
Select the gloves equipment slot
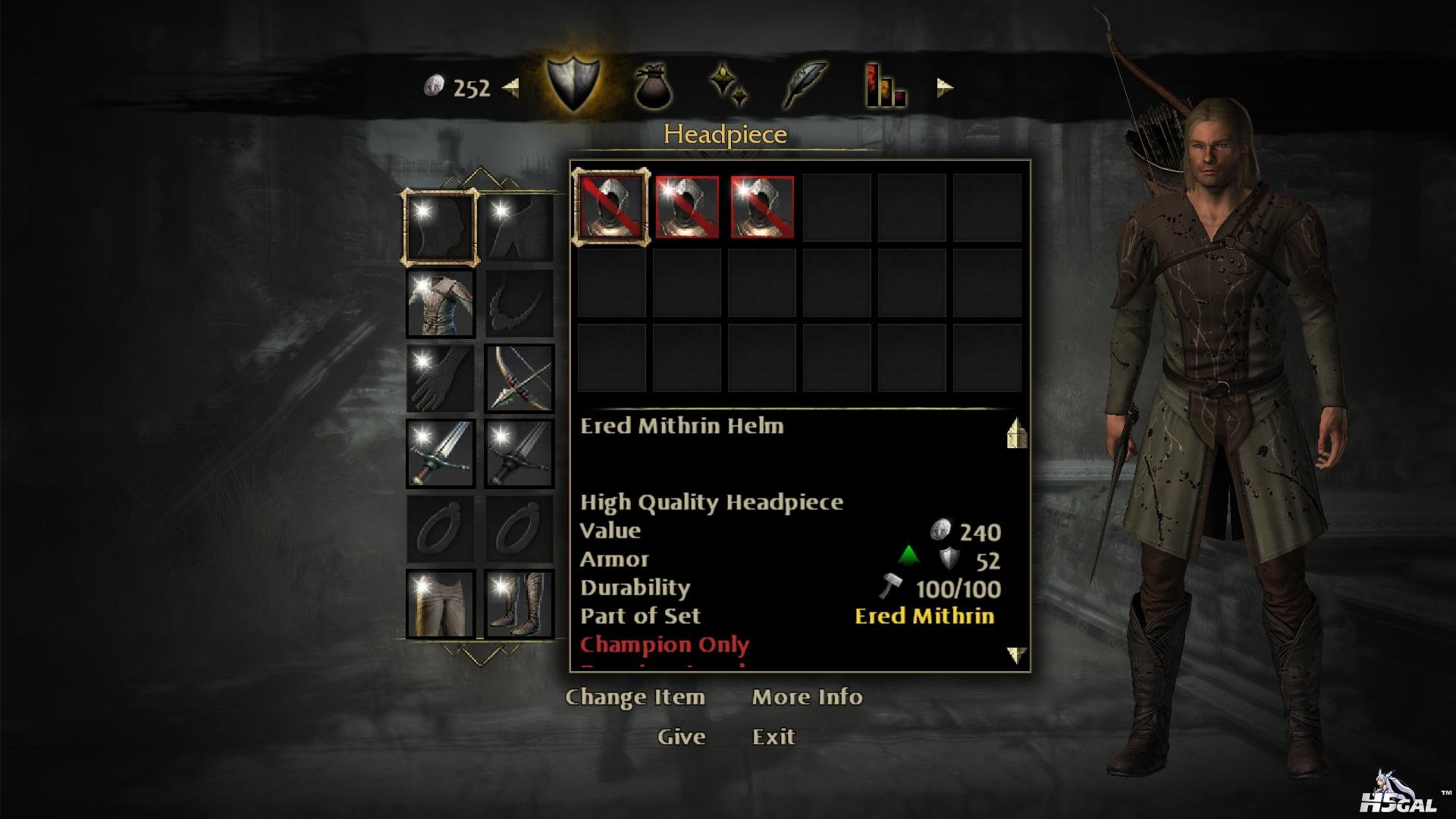[x=441, y=378]
